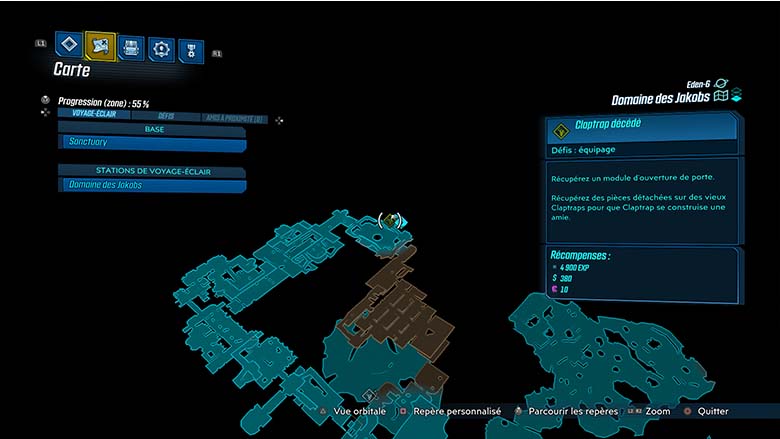Click the Eden-6 planet icon

coord(720,84)
